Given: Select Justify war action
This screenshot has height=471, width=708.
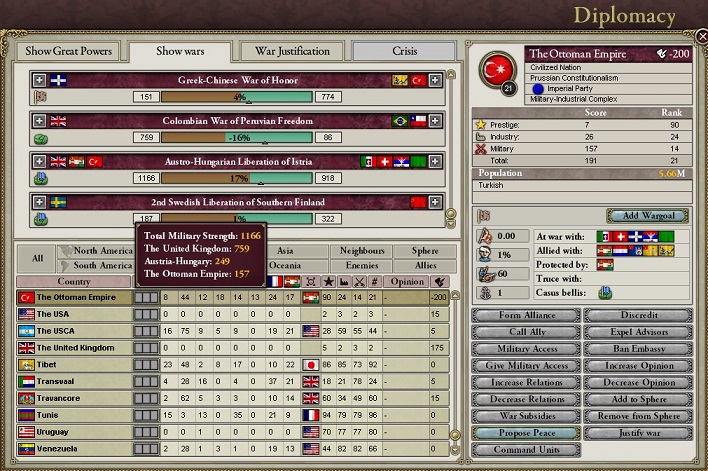Looking at the screenshot, I should pyautogui.click(x=637, y=434).
